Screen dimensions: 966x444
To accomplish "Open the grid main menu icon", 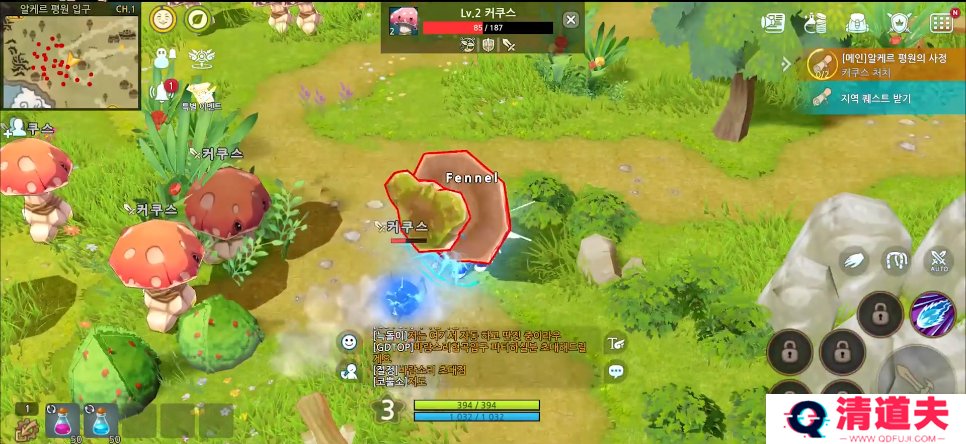I will tap(941, 22).
